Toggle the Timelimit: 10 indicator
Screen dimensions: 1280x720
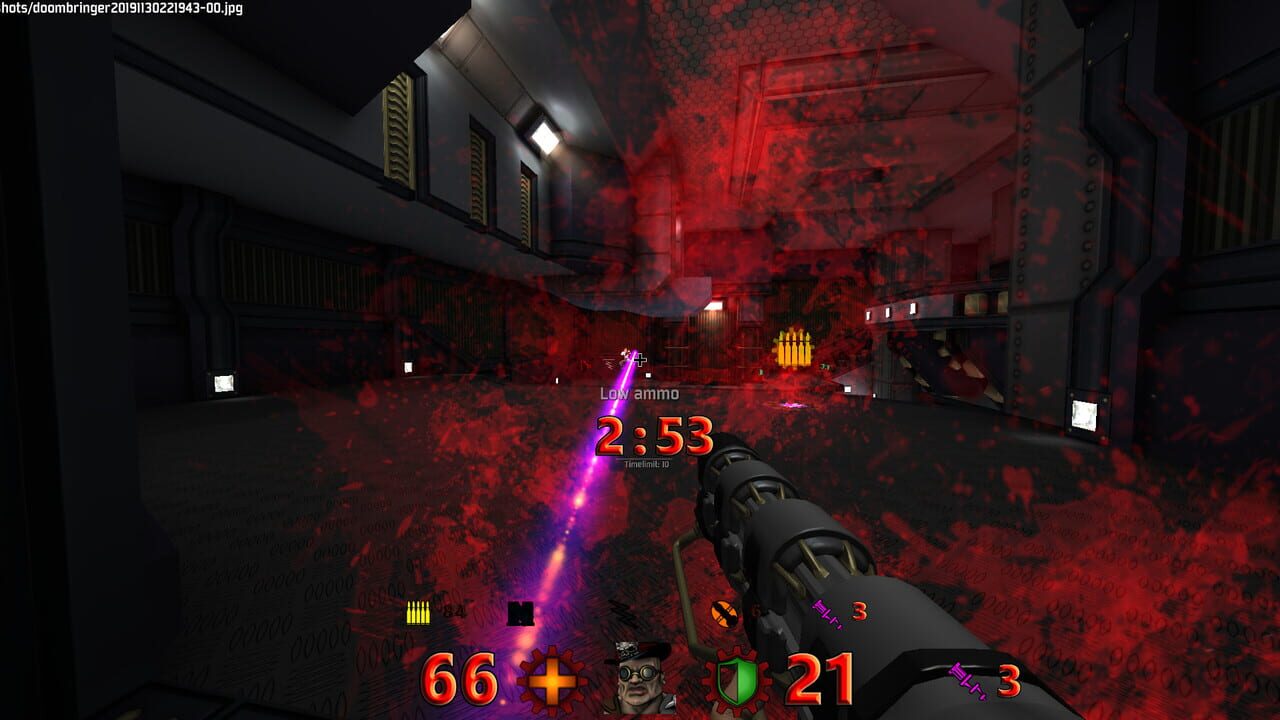click(646, 466)
